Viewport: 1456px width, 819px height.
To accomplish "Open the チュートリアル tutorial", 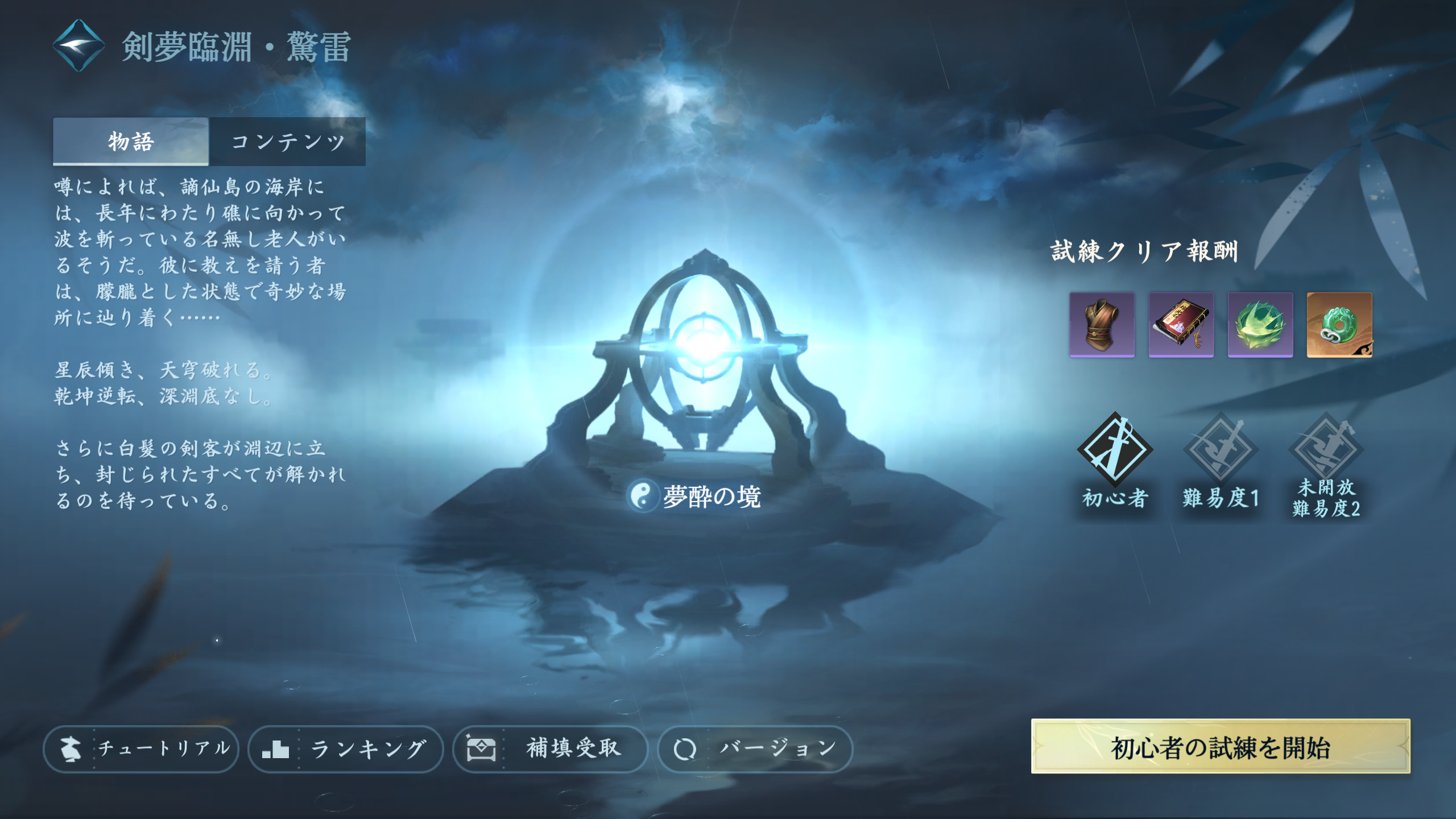I will [141, 748].
